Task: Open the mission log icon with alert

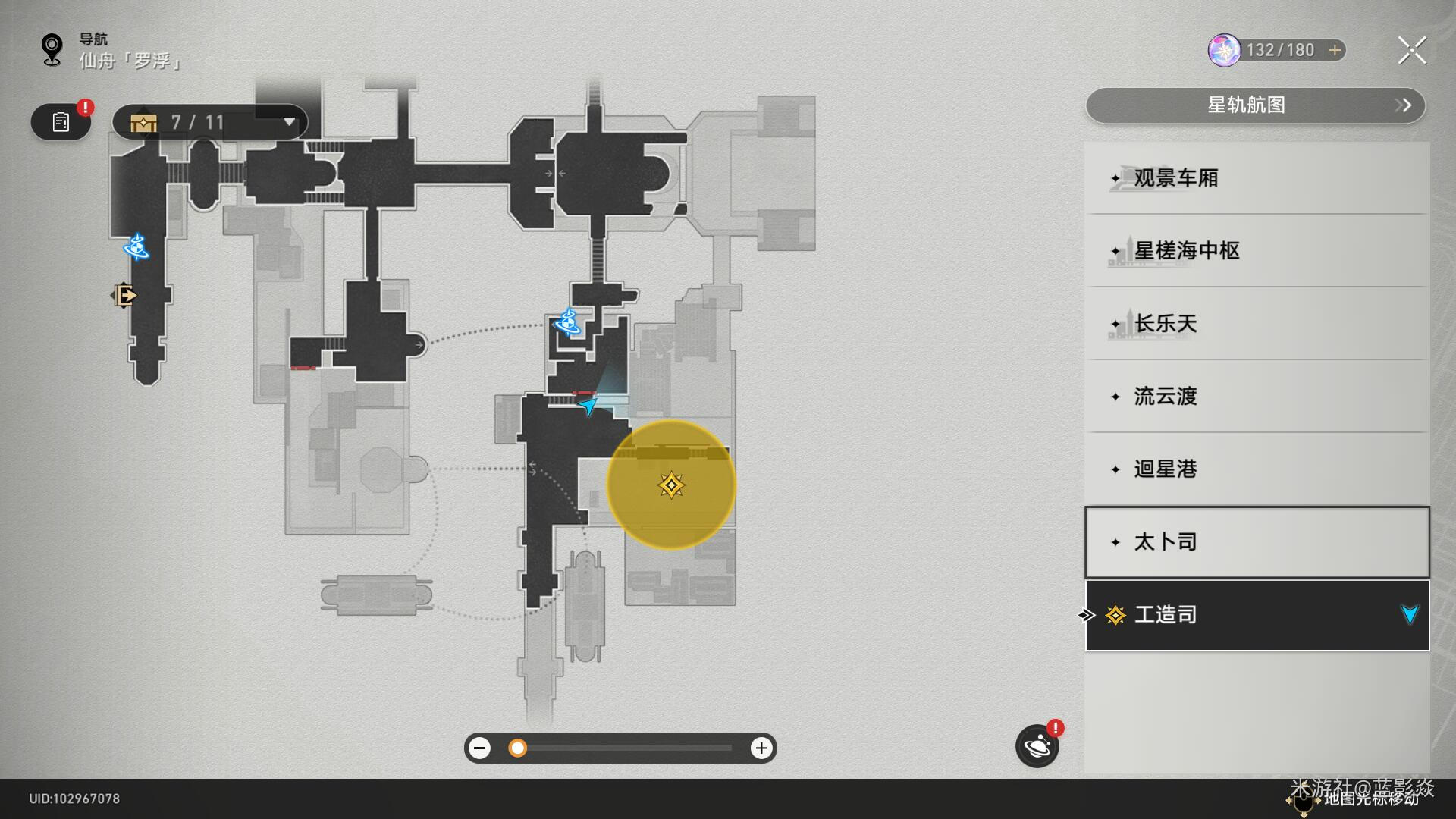Action: tap(61, 122)
